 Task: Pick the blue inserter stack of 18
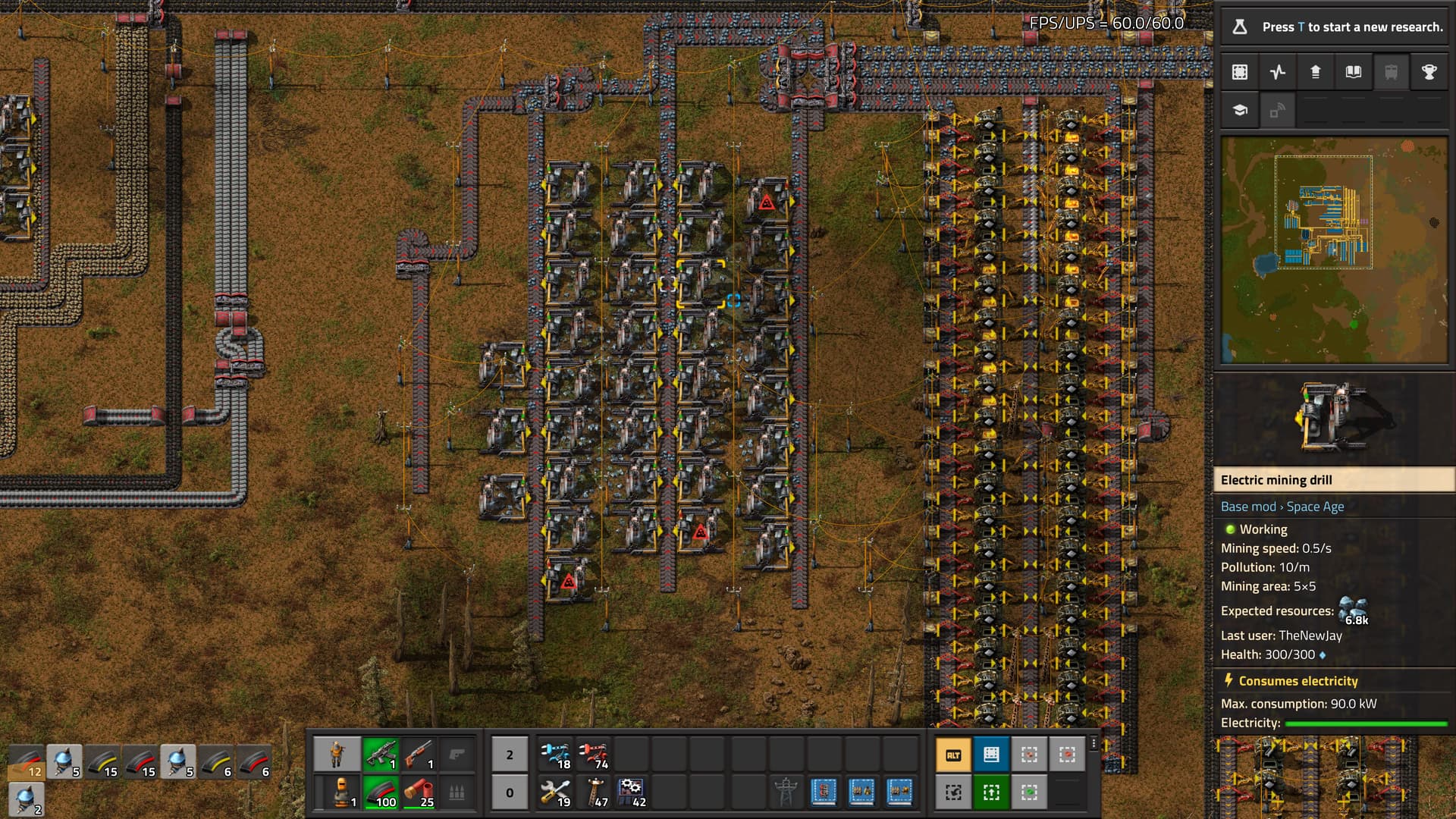coord(556,755)
